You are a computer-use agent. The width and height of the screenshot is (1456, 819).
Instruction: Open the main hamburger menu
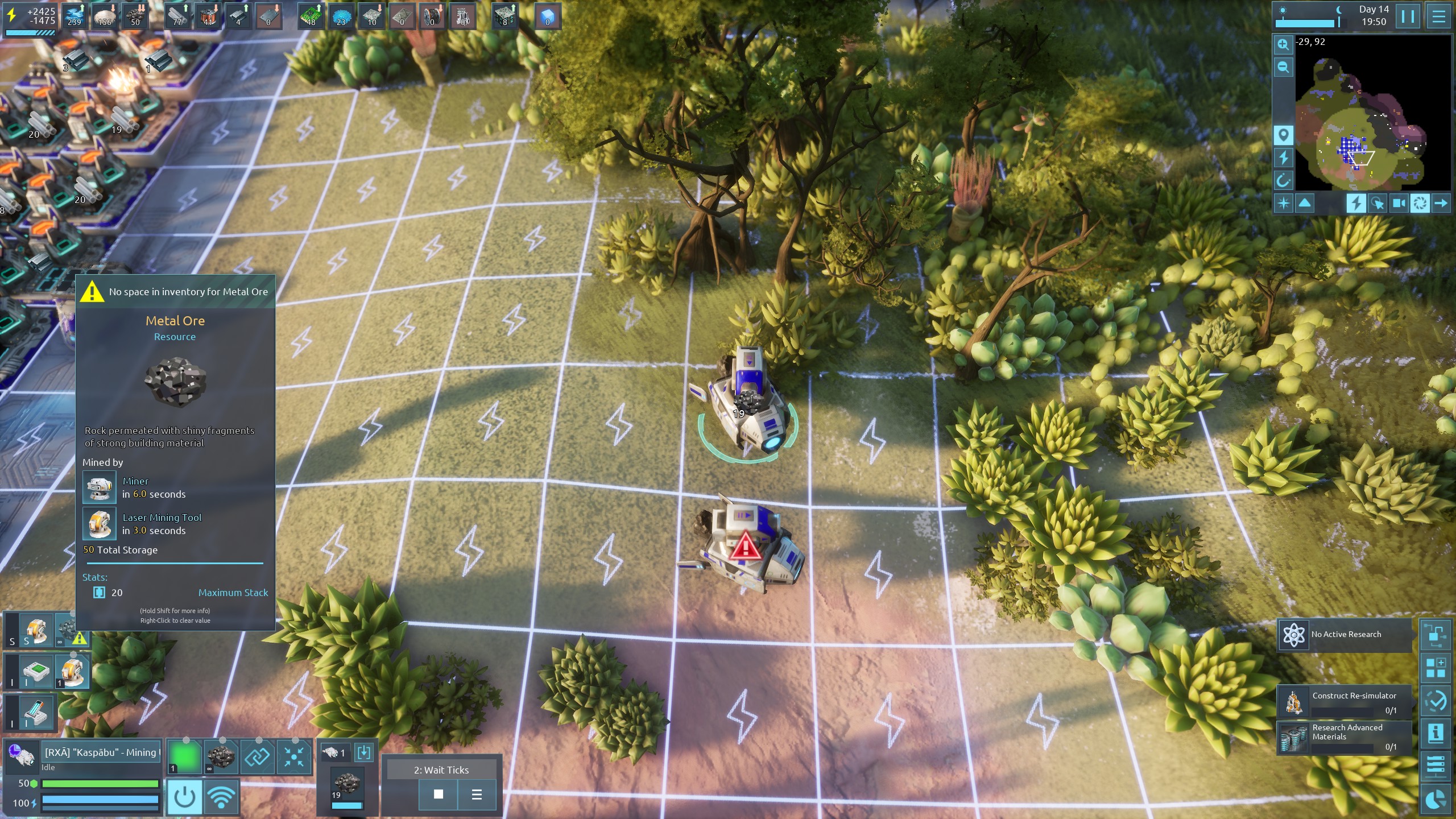1438,16
